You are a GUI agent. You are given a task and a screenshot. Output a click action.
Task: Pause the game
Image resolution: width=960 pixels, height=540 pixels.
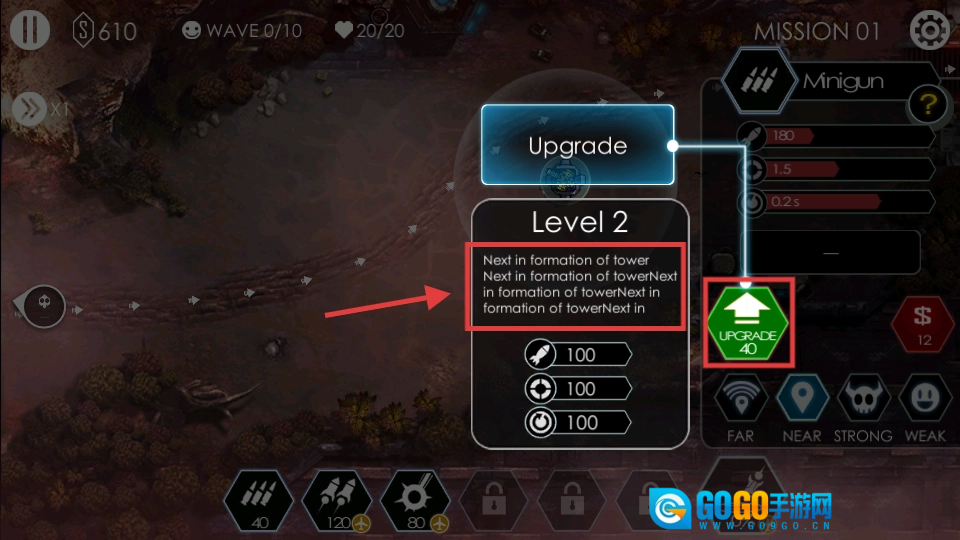tap(30, 30)
